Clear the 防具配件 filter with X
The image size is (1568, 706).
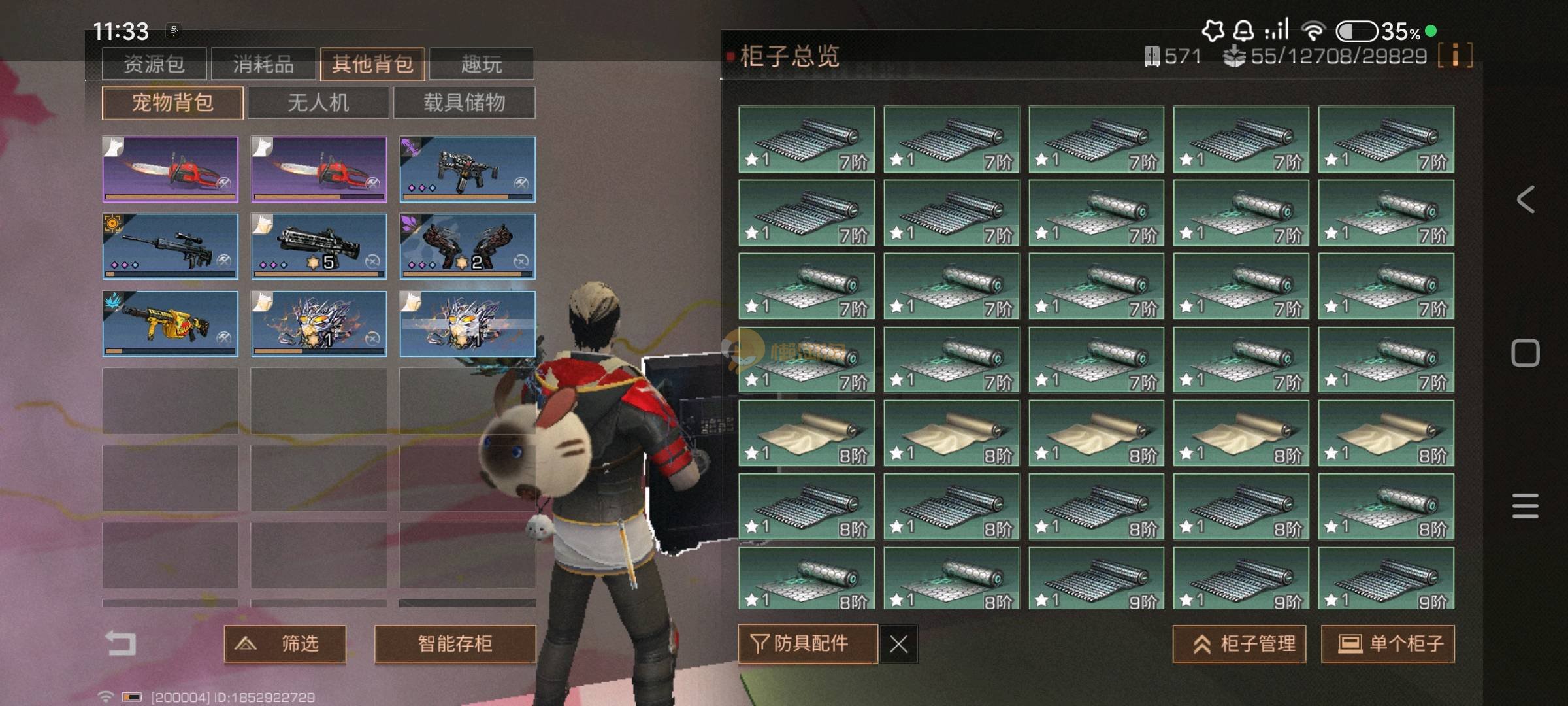899,645
